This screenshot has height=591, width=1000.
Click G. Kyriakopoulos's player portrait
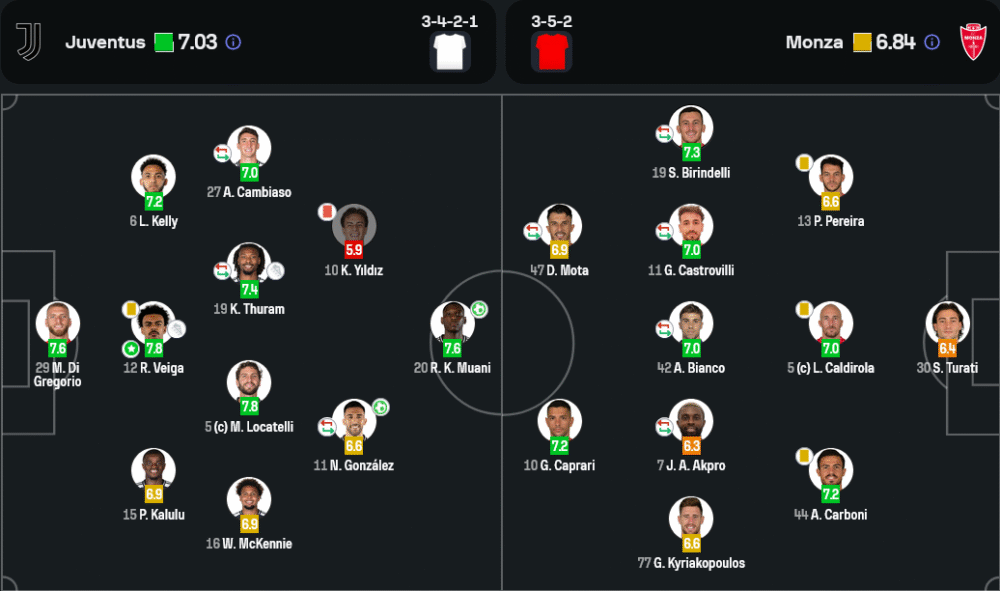[x=691, y=518]
